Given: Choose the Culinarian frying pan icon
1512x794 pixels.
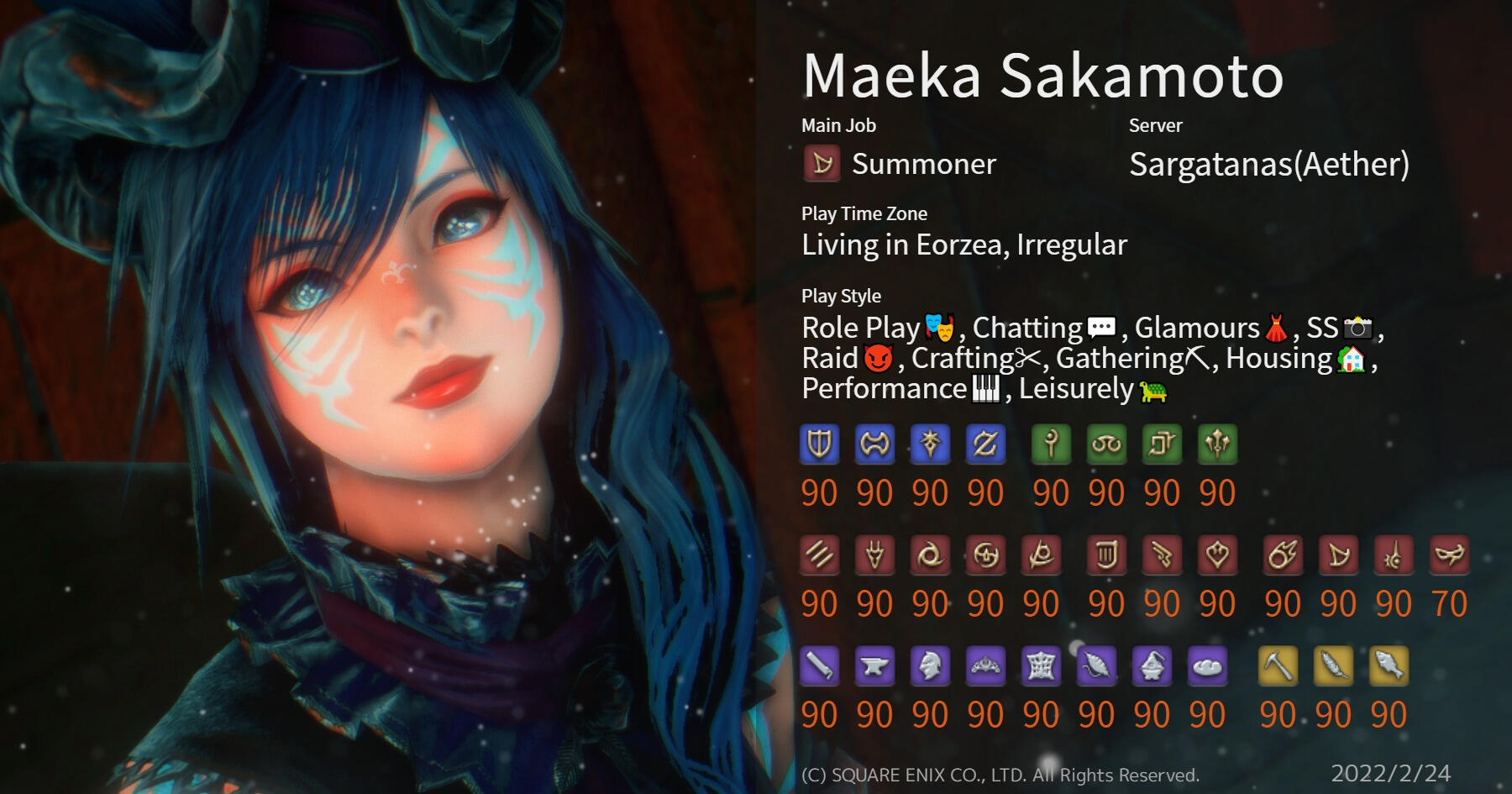Looking at the screenshot, I should (x=1207, y=666).
